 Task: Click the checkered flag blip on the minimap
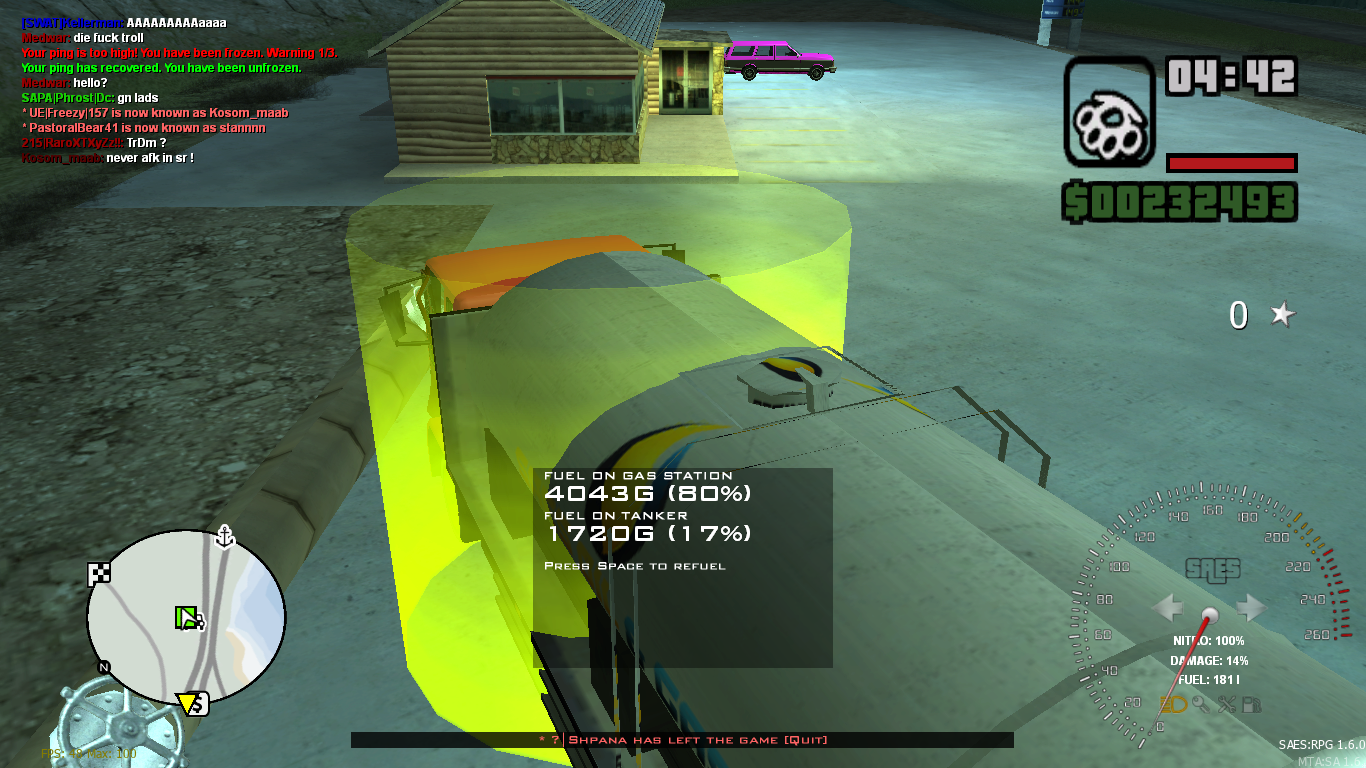(99, 573)
